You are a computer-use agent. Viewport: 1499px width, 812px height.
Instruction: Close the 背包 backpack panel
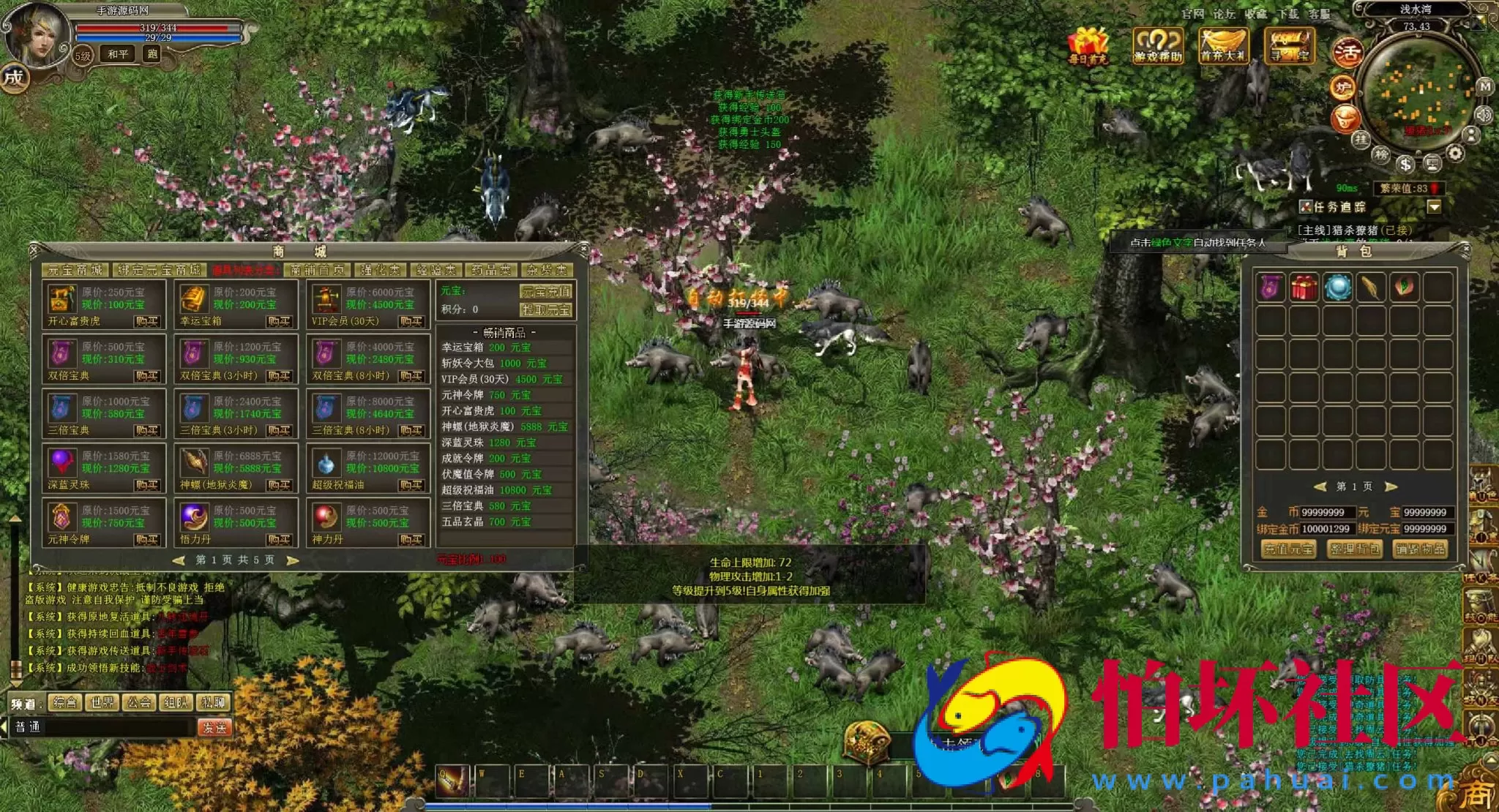click(1465, 249)
